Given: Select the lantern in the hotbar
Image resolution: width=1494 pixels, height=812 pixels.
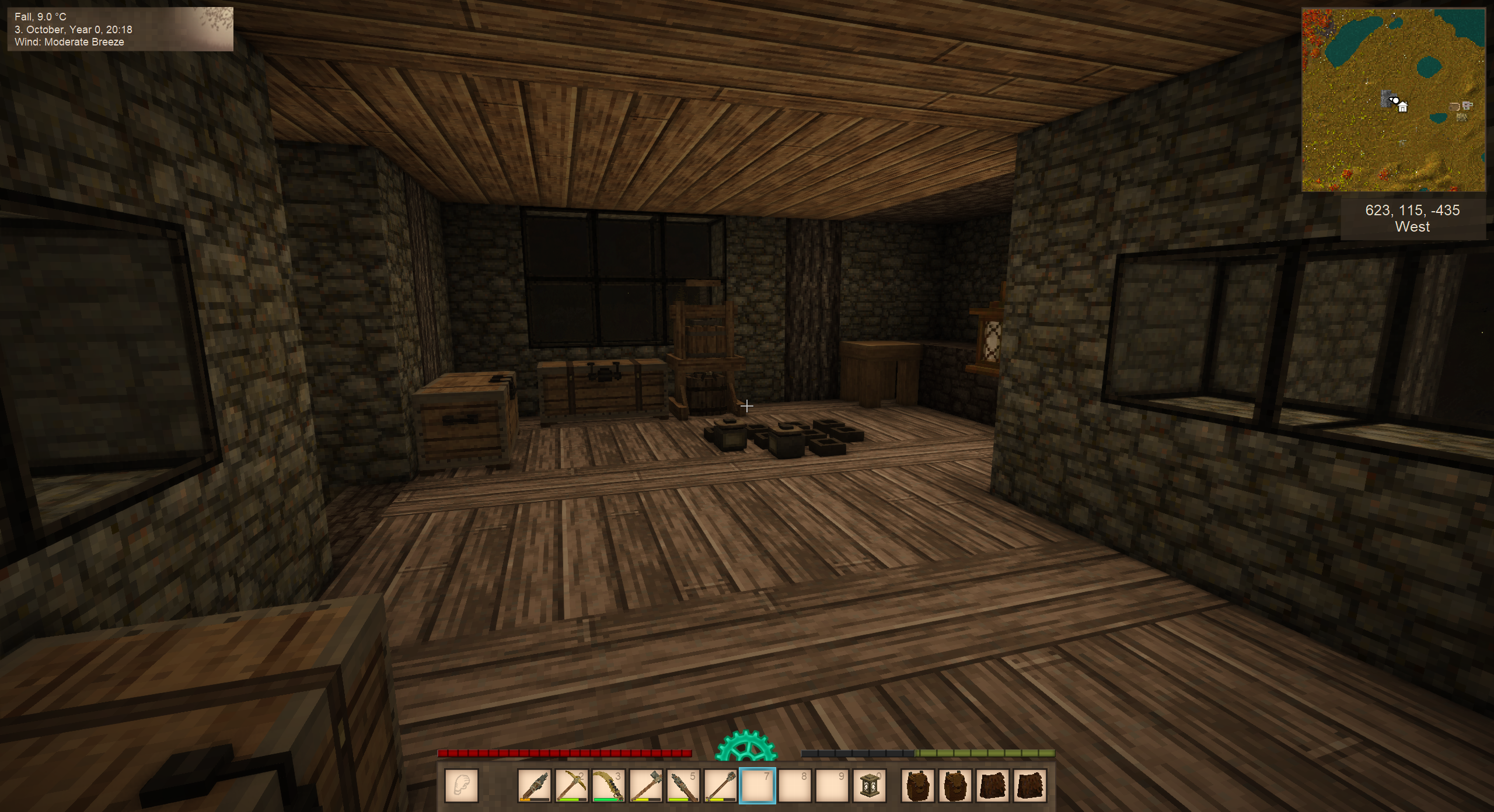Looking at the screenshot, I should click(869, 786).
